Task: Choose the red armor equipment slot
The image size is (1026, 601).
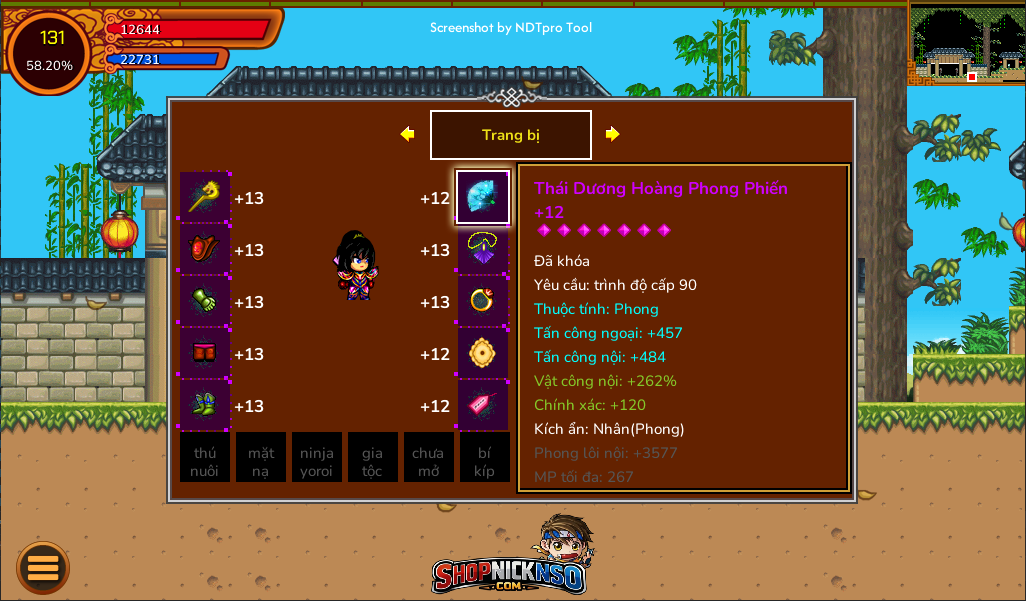Action: [205, 250]
